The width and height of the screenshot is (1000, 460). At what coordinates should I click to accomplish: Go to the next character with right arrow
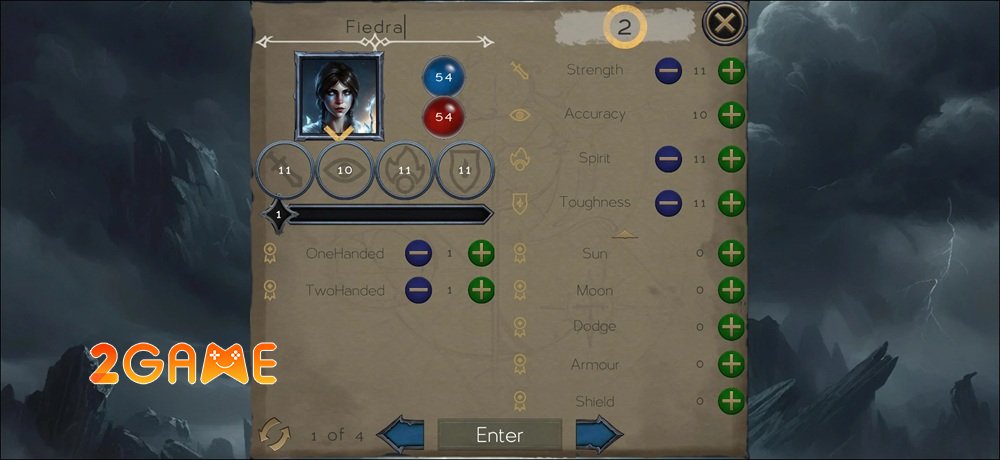click(599, 435)
